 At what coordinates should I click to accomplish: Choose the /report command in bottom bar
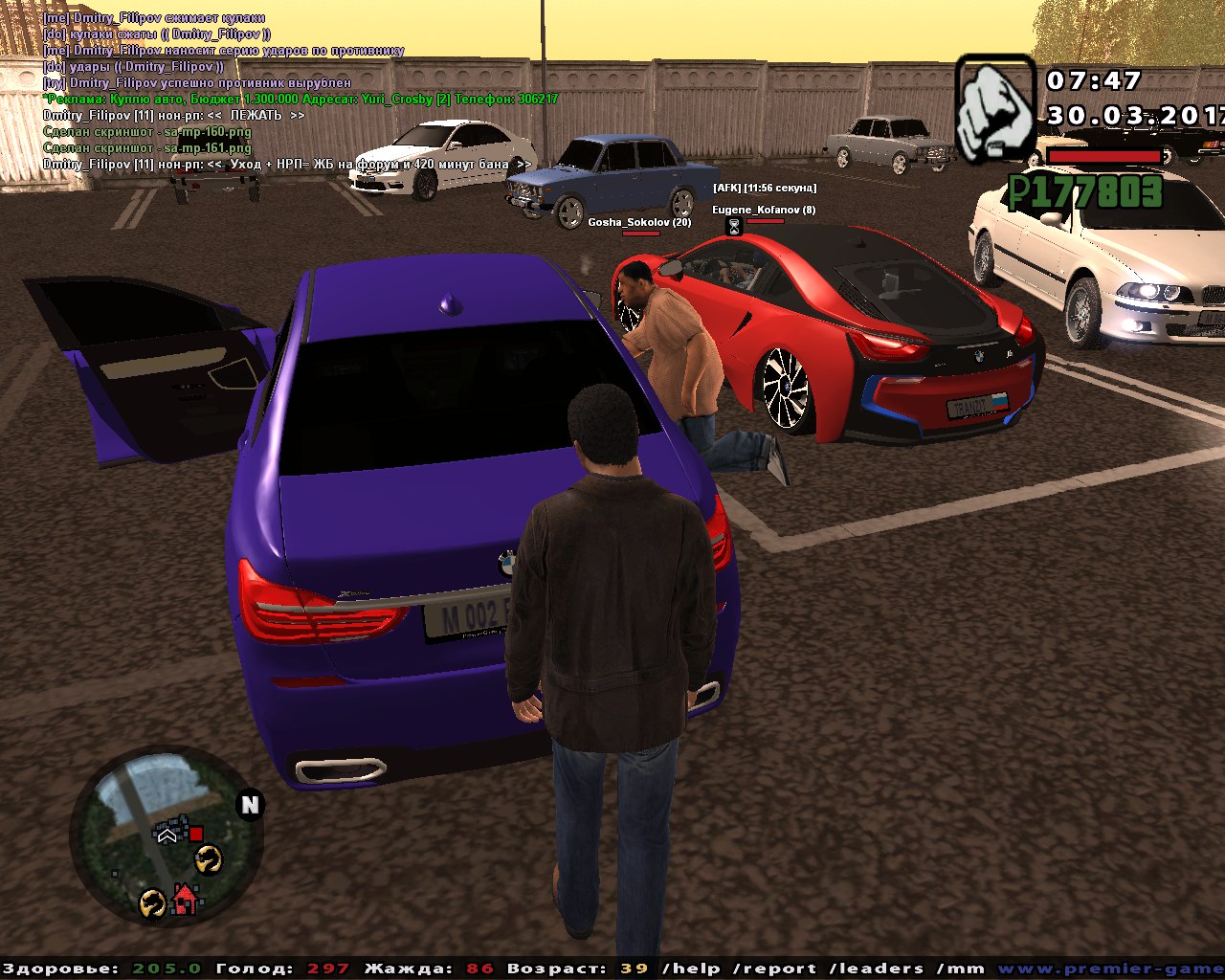774,969
